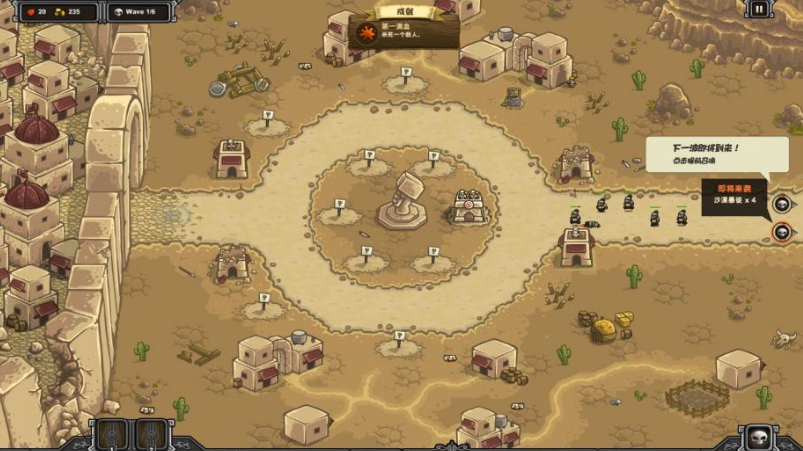The width and height of the screenshot is (803, 451).
Task: Click the skull button in the bottom-right corner
Action: [757, 437]
